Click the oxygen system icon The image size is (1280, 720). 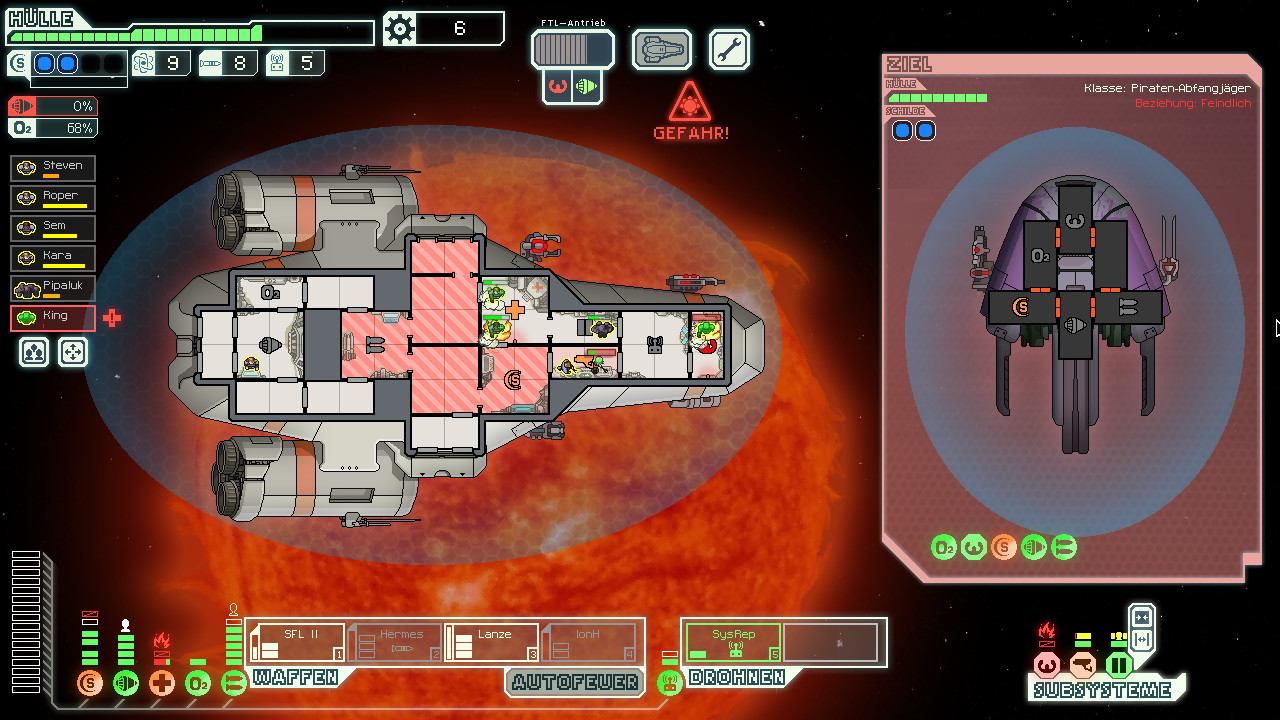pyautogui.click(x=198, y=684)
